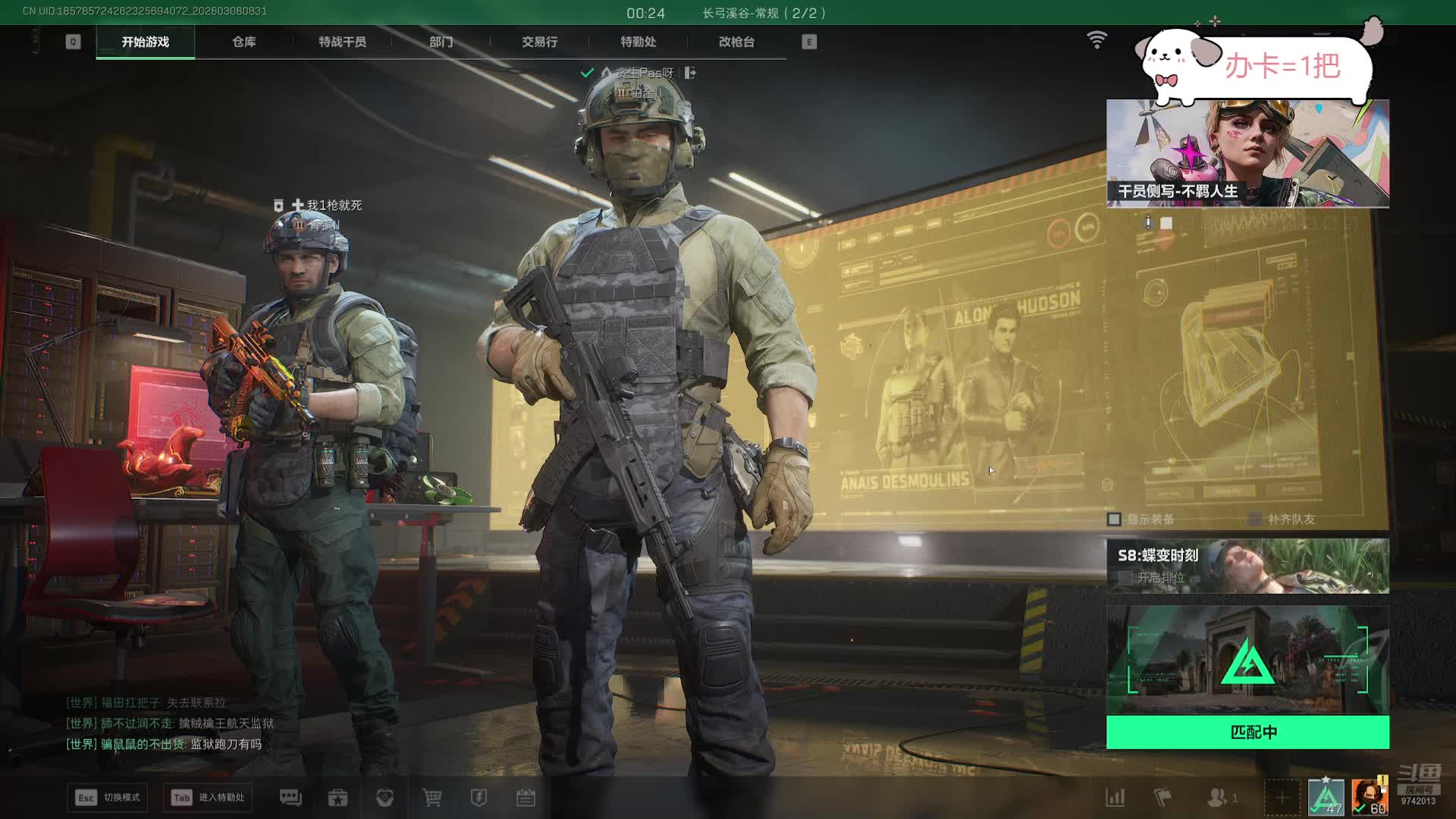Click the leave-squad icon beside the player name
The image size is (1456, 819).
pos(690,73)
